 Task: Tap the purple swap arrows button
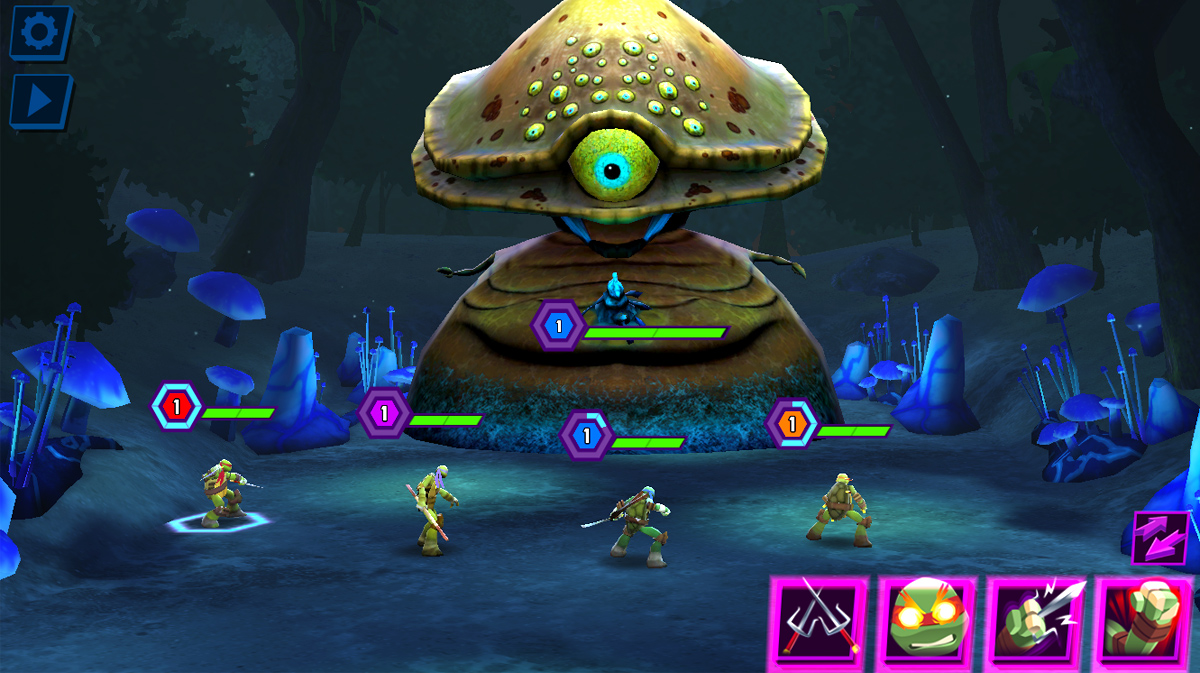point(1161,539)
